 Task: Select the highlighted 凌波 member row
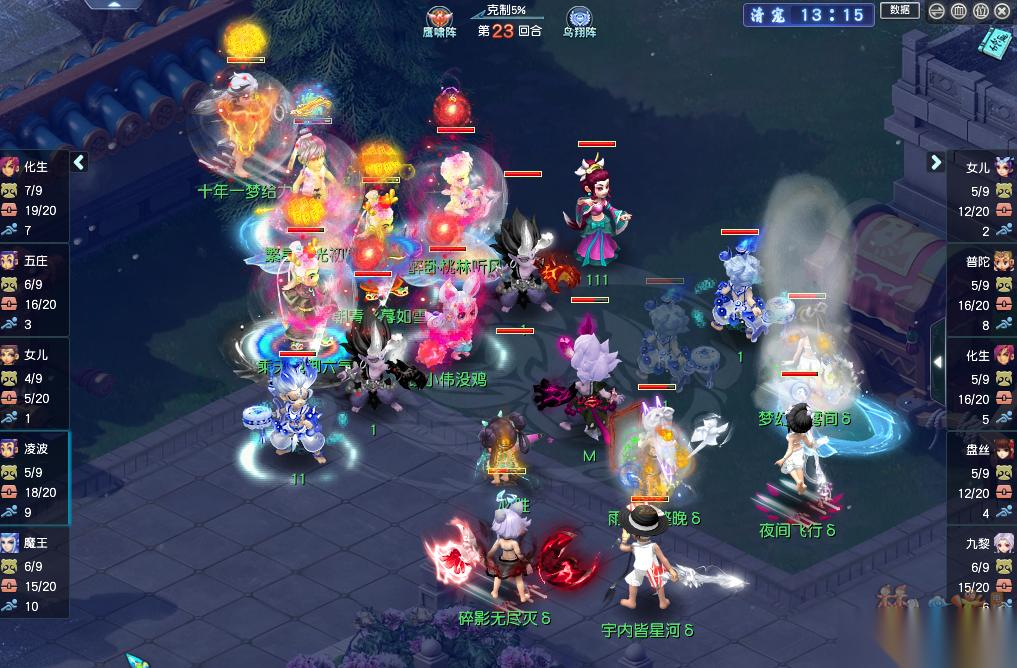pos(35,478)
